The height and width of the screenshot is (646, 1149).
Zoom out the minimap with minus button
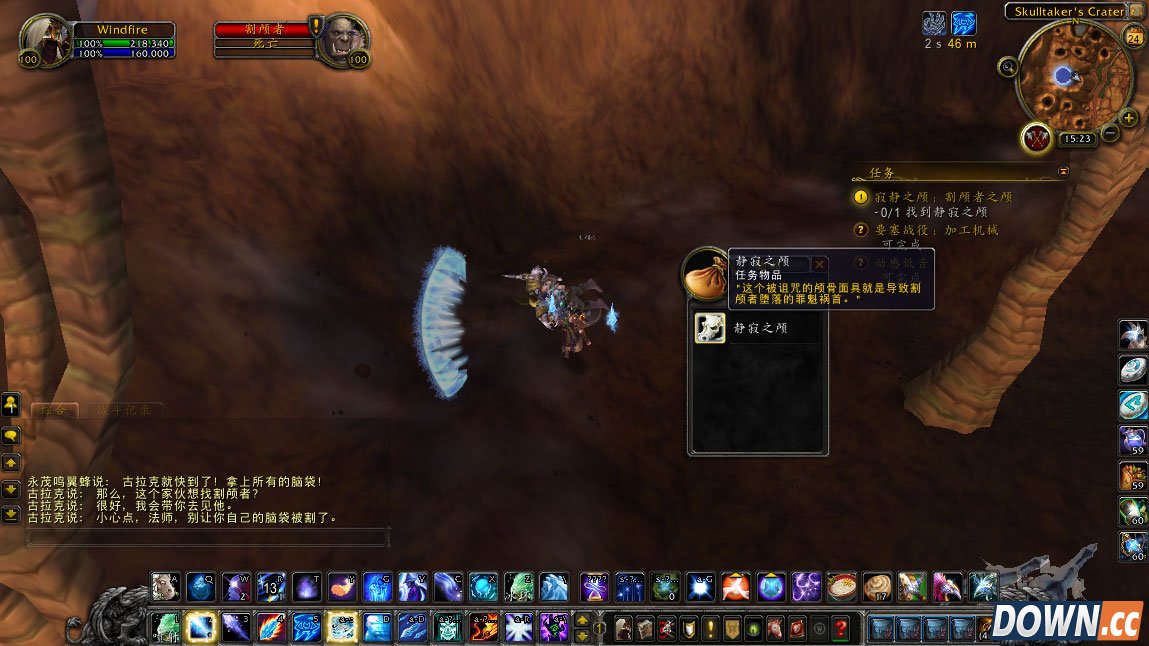coord(1110,134)
